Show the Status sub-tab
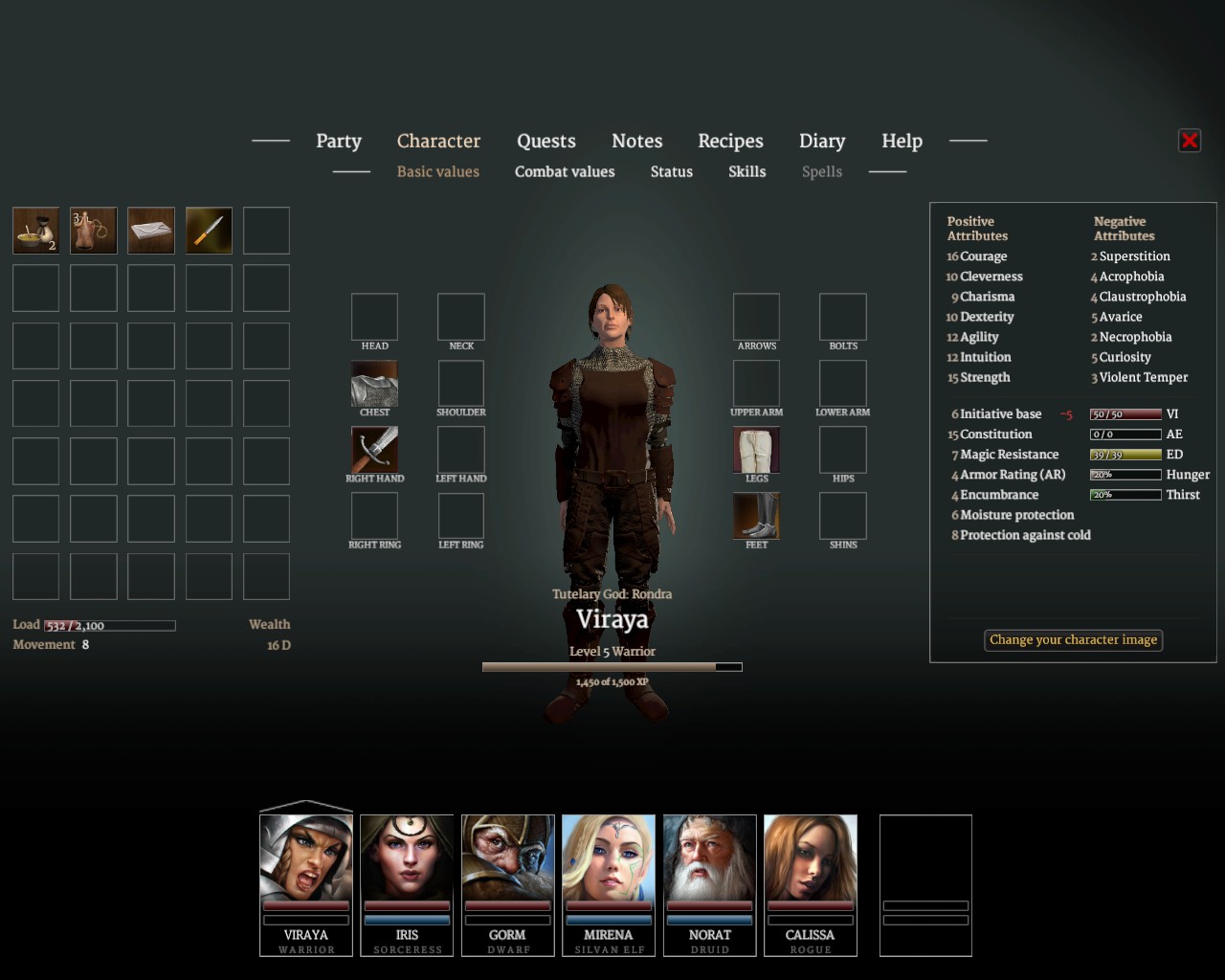Viewport: 1225px width, 980px height. 671,171
